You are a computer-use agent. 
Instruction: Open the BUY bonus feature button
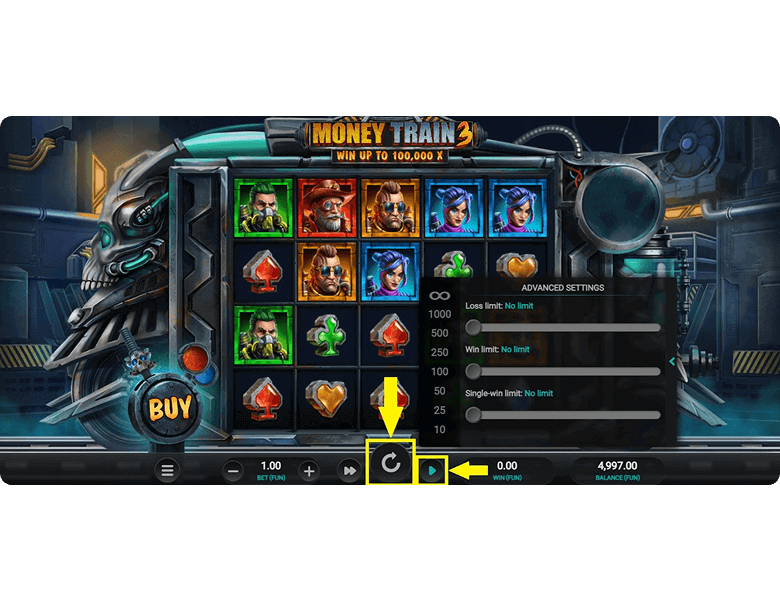click(170, 408)
